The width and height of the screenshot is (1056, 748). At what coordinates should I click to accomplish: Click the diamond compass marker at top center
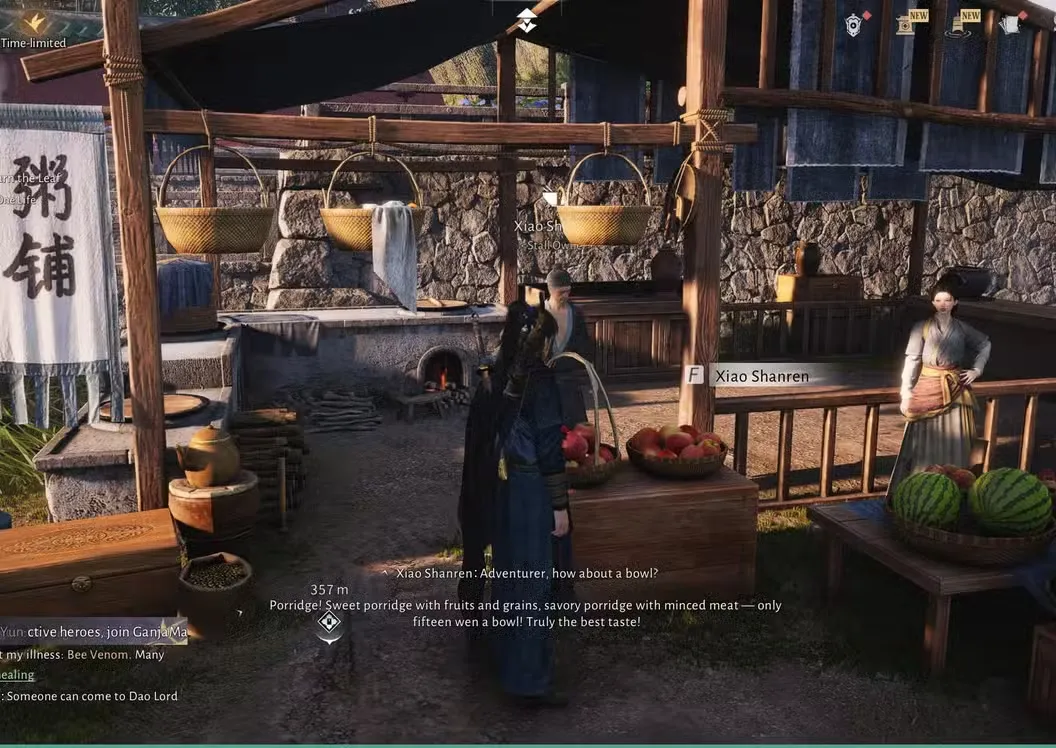526,19
